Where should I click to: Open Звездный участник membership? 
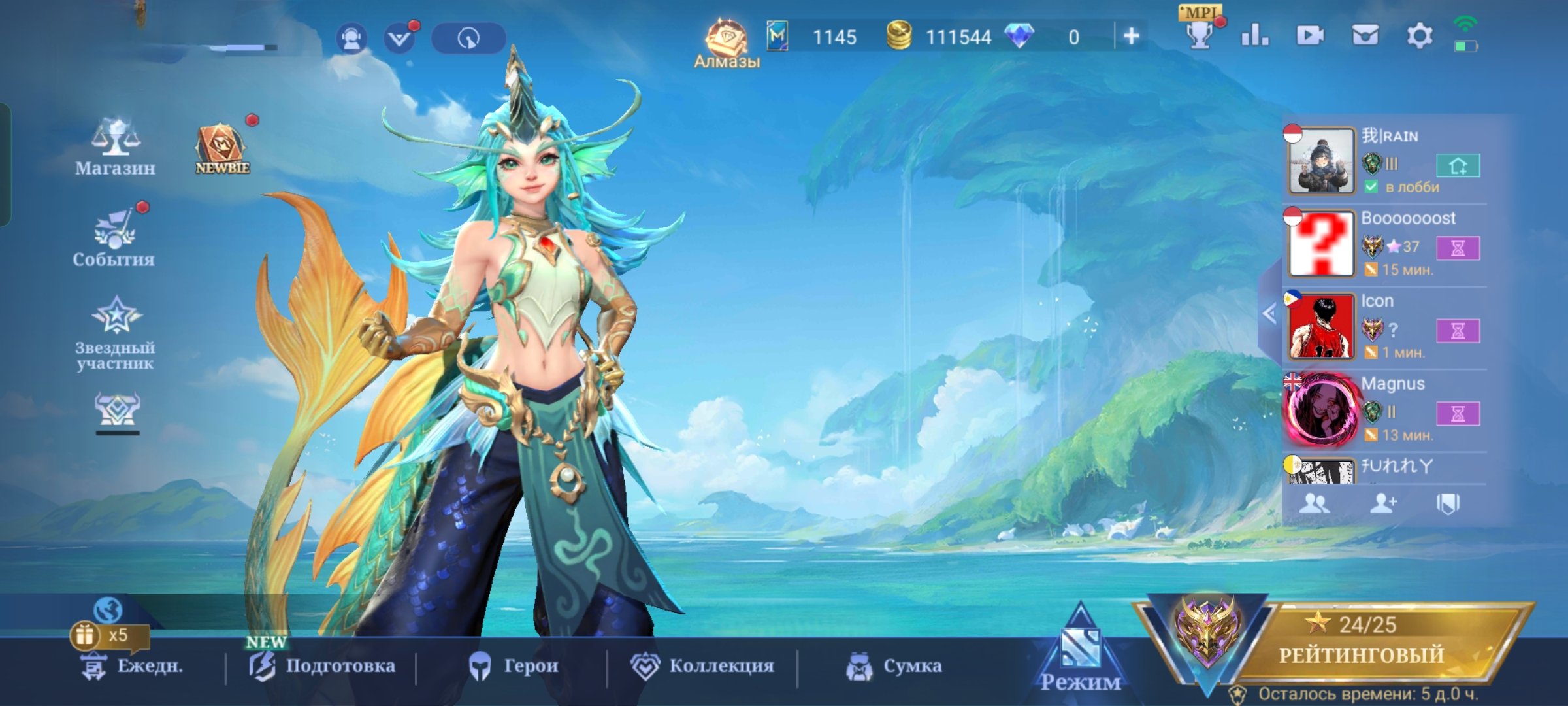pyautogui.click(x=116, y=332)
